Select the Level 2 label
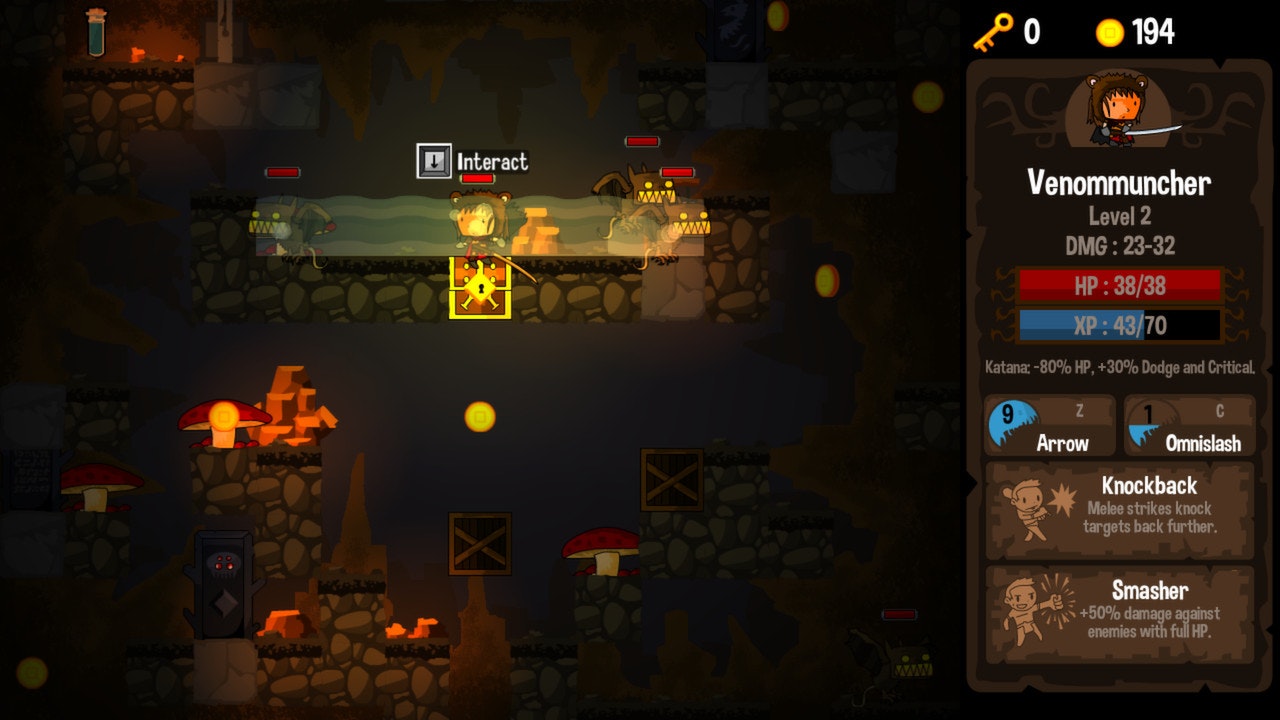 1118,216
